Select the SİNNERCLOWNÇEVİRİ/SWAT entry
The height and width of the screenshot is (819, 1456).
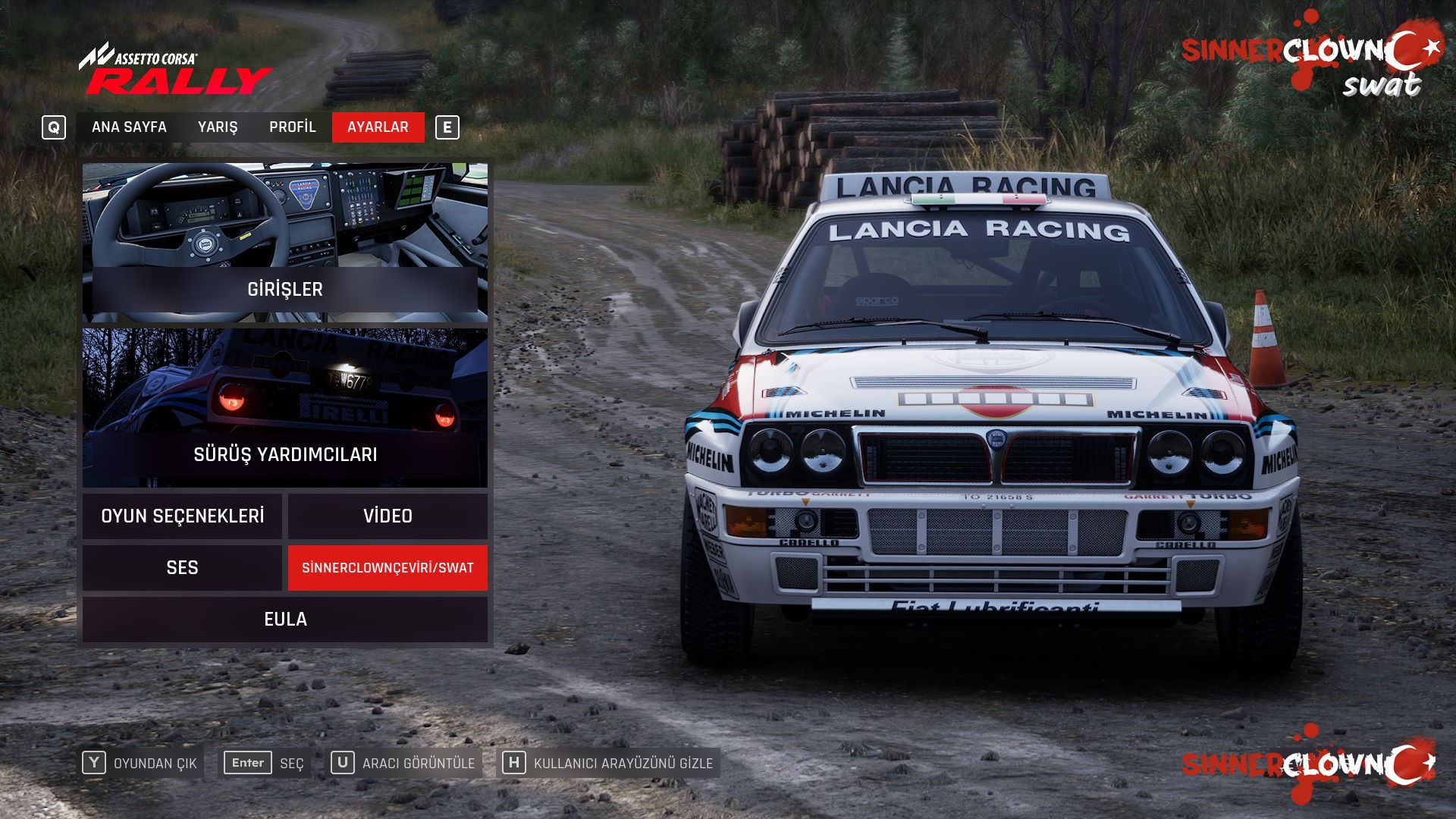[x=388, y=568]
